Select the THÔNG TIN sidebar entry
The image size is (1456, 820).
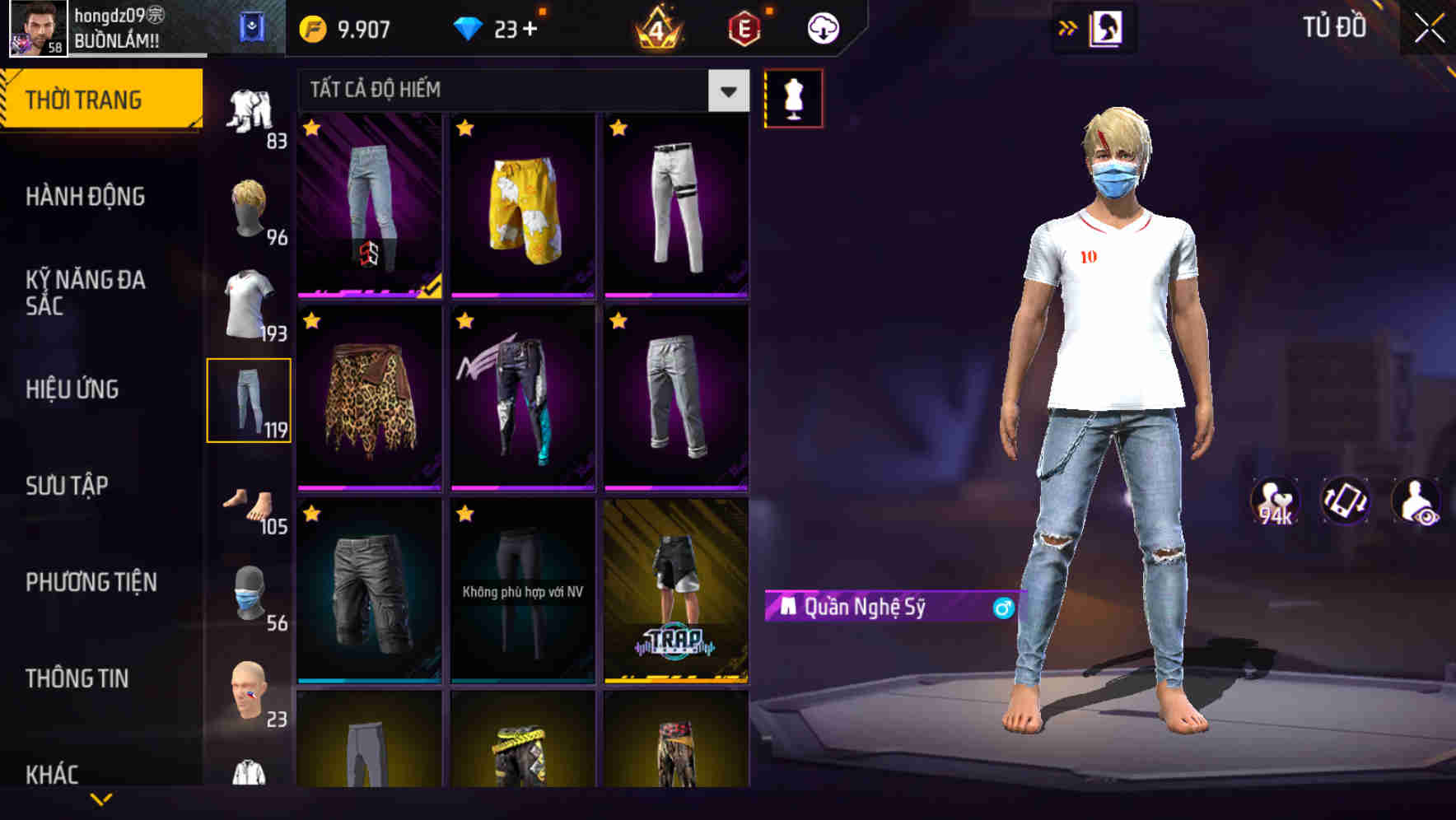pyautogui.click(x=77, y=678)
